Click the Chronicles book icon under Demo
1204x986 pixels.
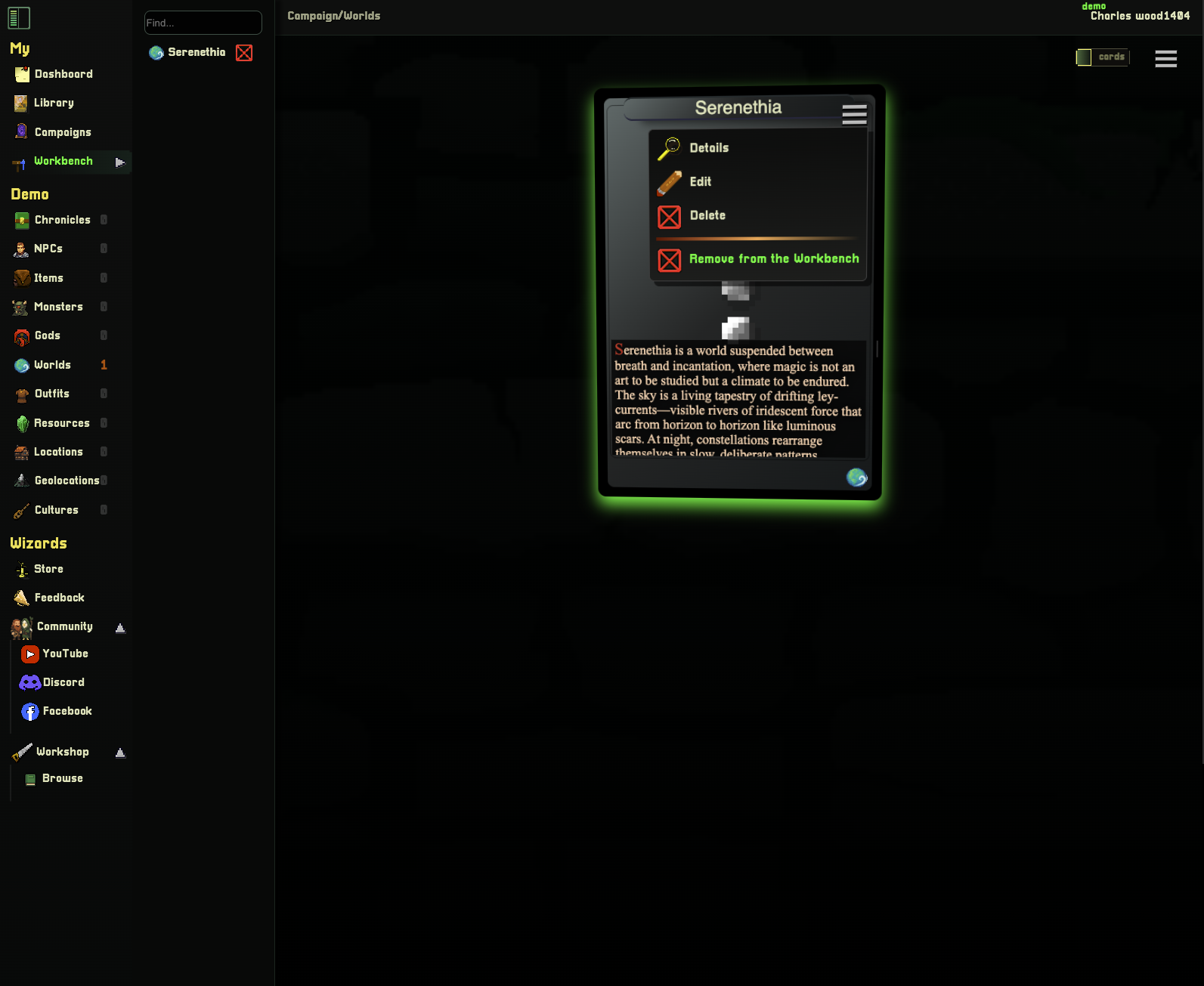[x=21, y=219]
